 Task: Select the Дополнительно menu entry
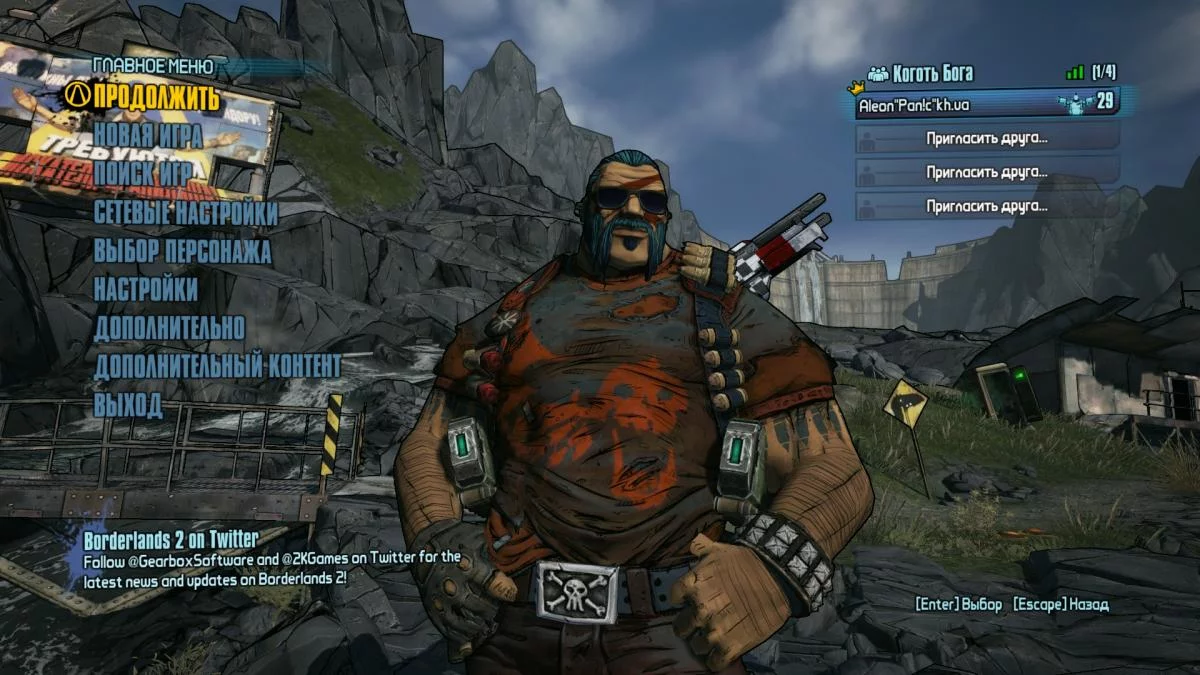coord(169,328)
